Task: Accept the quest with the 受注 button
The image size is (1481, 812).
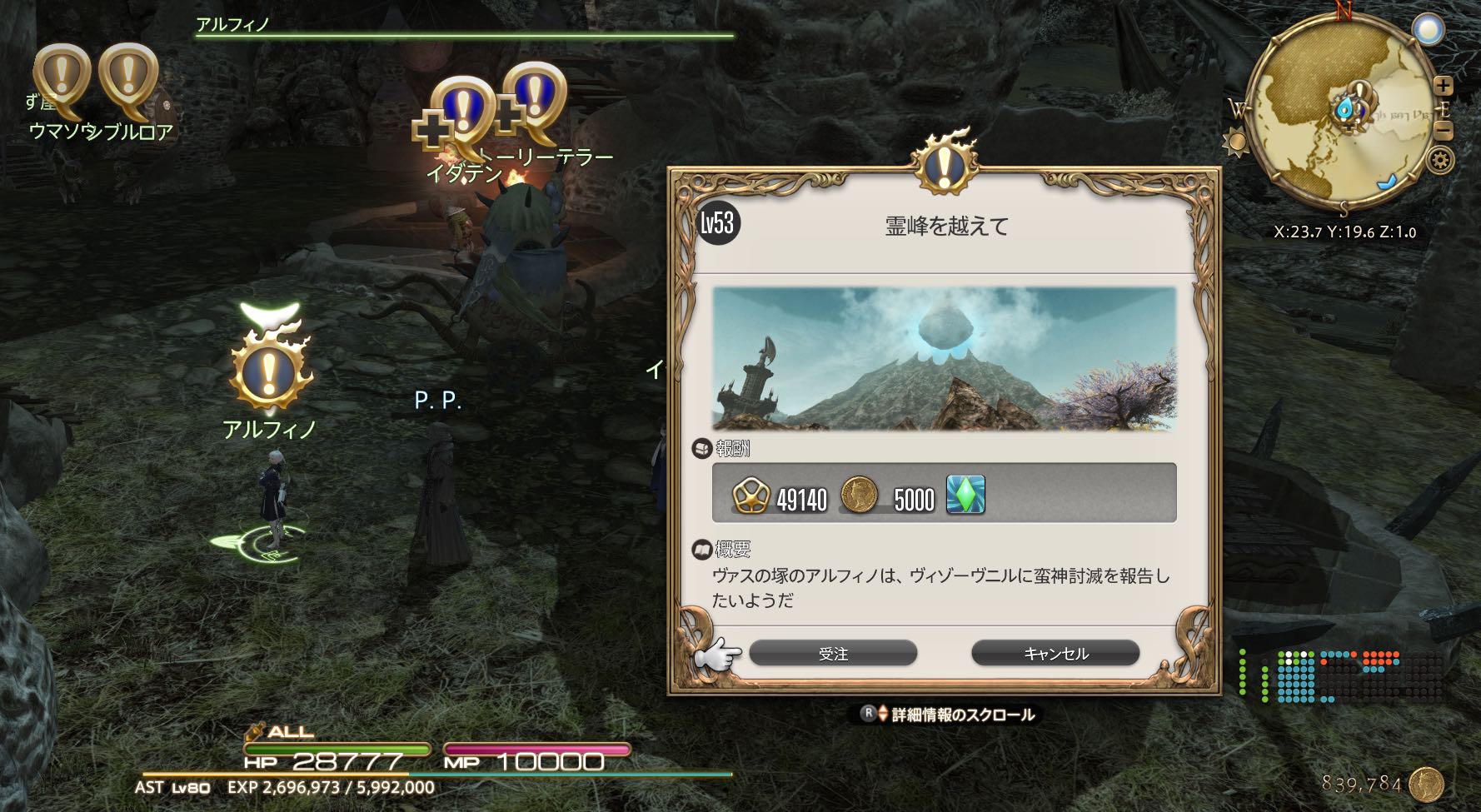Action: (x=833, y=654)
